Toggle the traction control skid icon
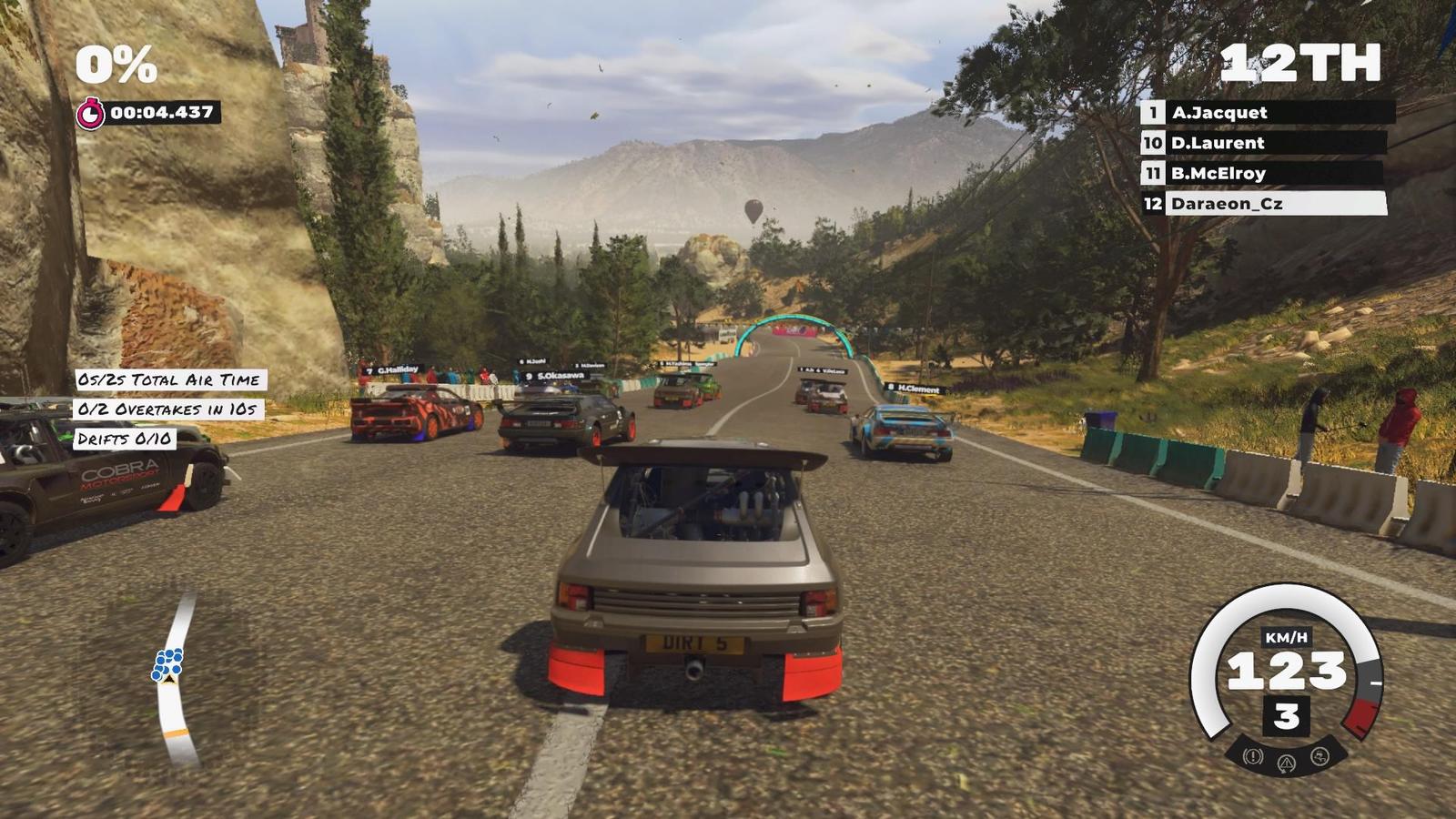 1319,755
